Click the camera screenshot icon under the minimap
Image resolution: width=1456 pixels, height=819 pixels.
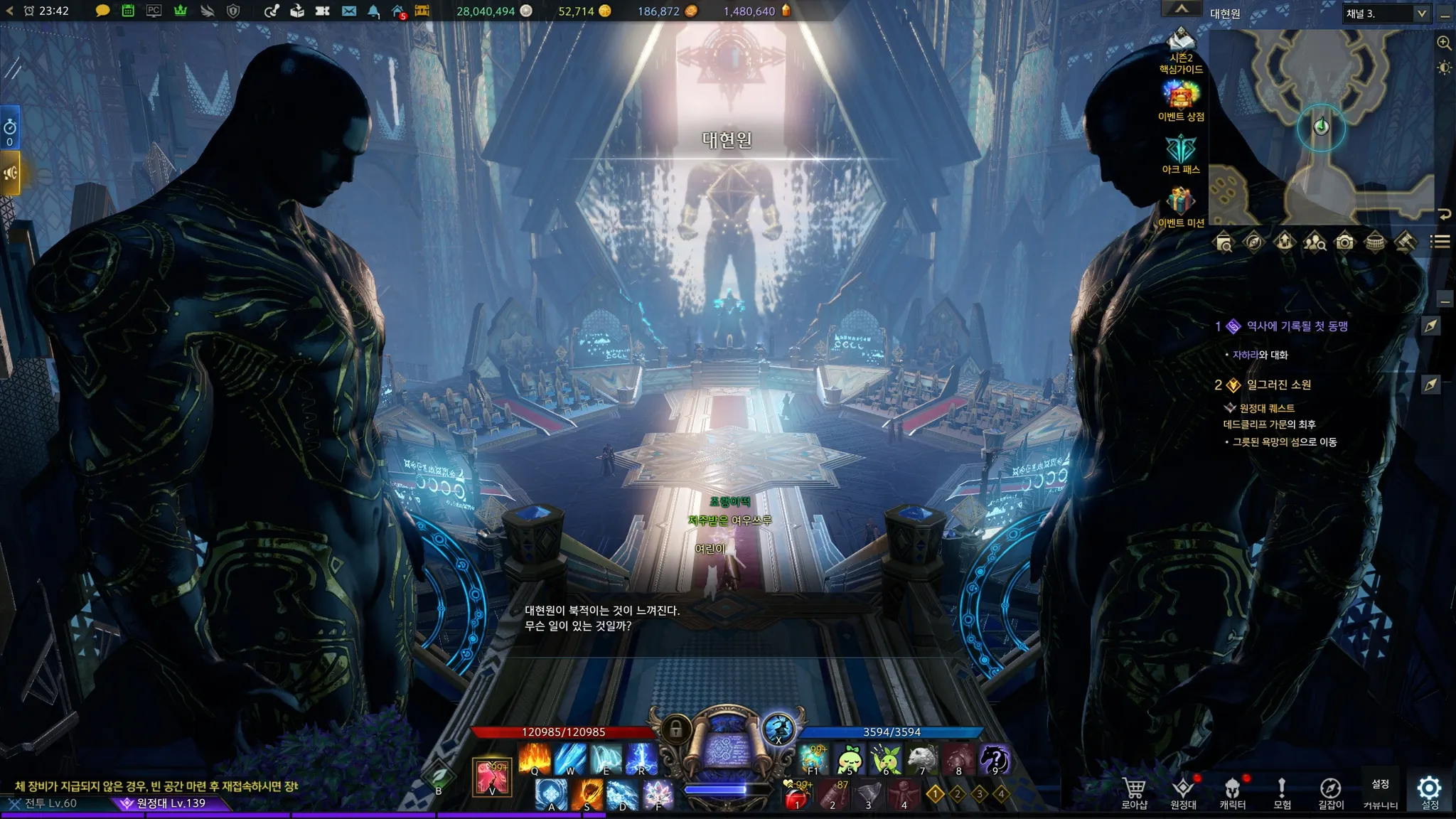(x=1344, y=242)
